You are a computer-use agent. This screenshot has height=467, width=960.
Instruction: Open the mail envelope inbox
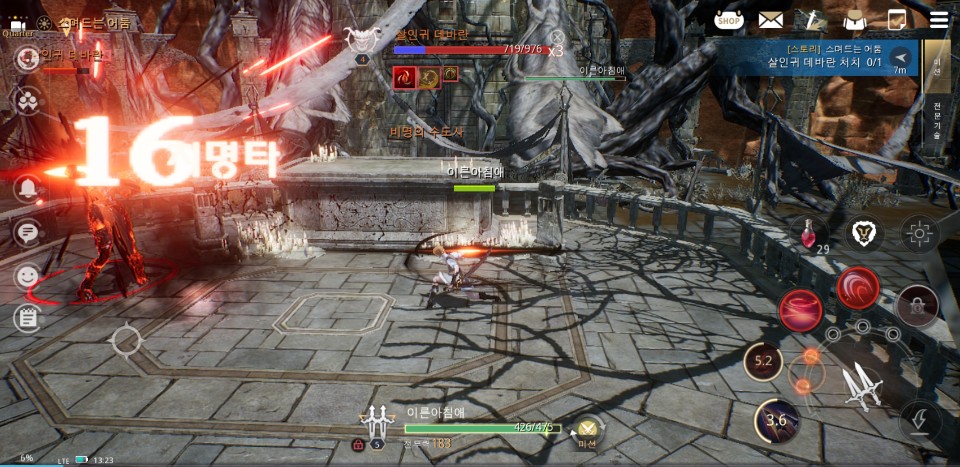click(x=770, y=19)
